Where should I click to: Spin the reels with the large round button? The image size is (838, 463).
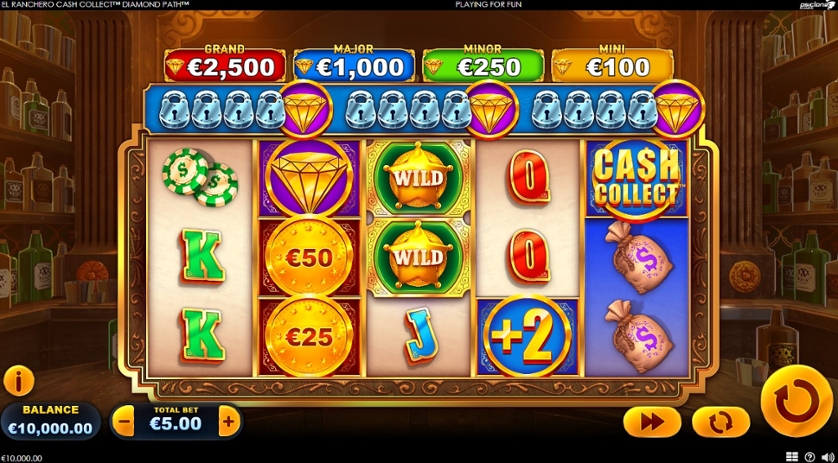(796, 401)
